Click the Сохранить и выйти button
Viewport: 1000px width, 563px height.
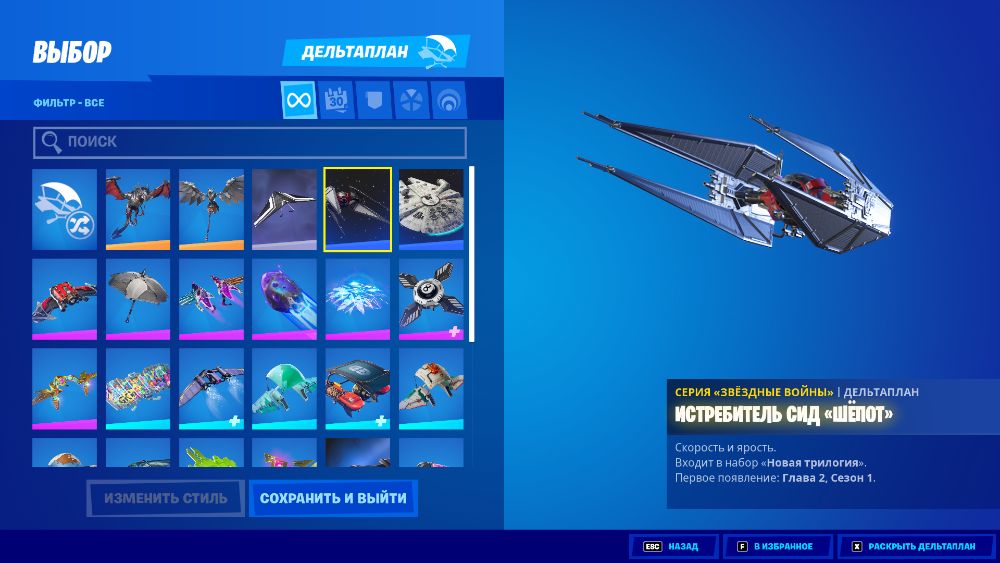tap(333, 498)
